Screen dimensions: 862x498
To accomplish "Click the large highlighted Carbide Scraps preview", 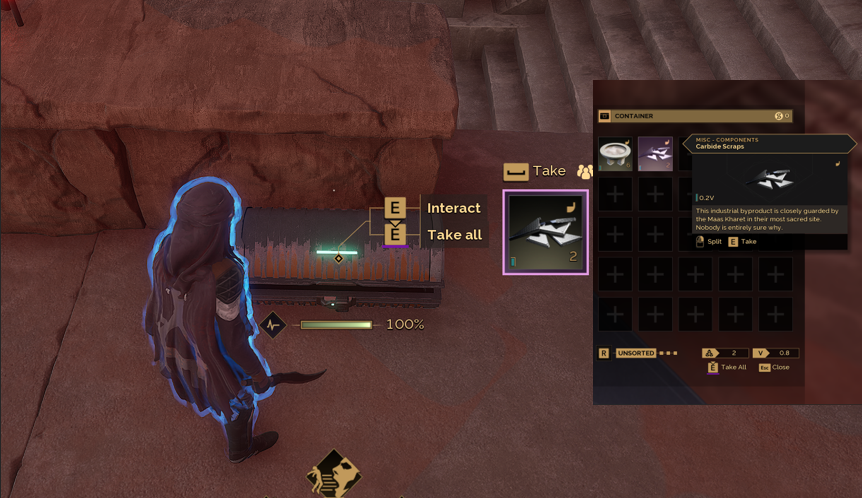I will [x=545, y=232].
